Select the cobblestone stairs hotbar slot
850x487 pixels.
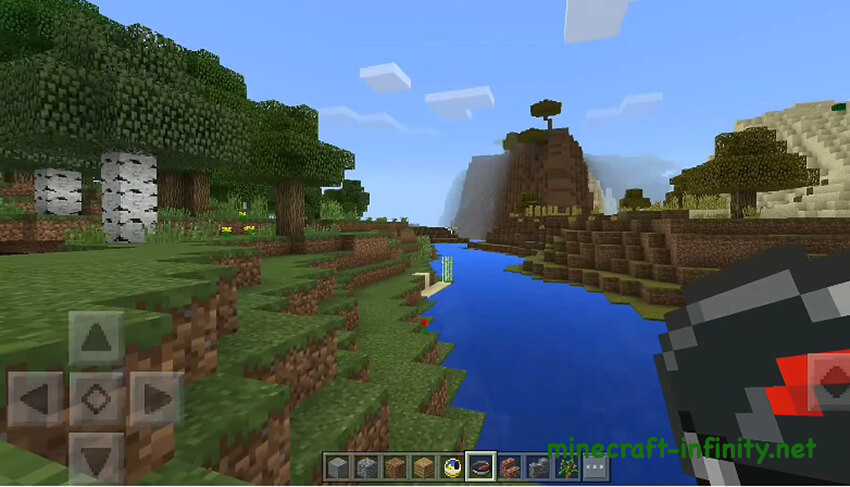point(538,466)
